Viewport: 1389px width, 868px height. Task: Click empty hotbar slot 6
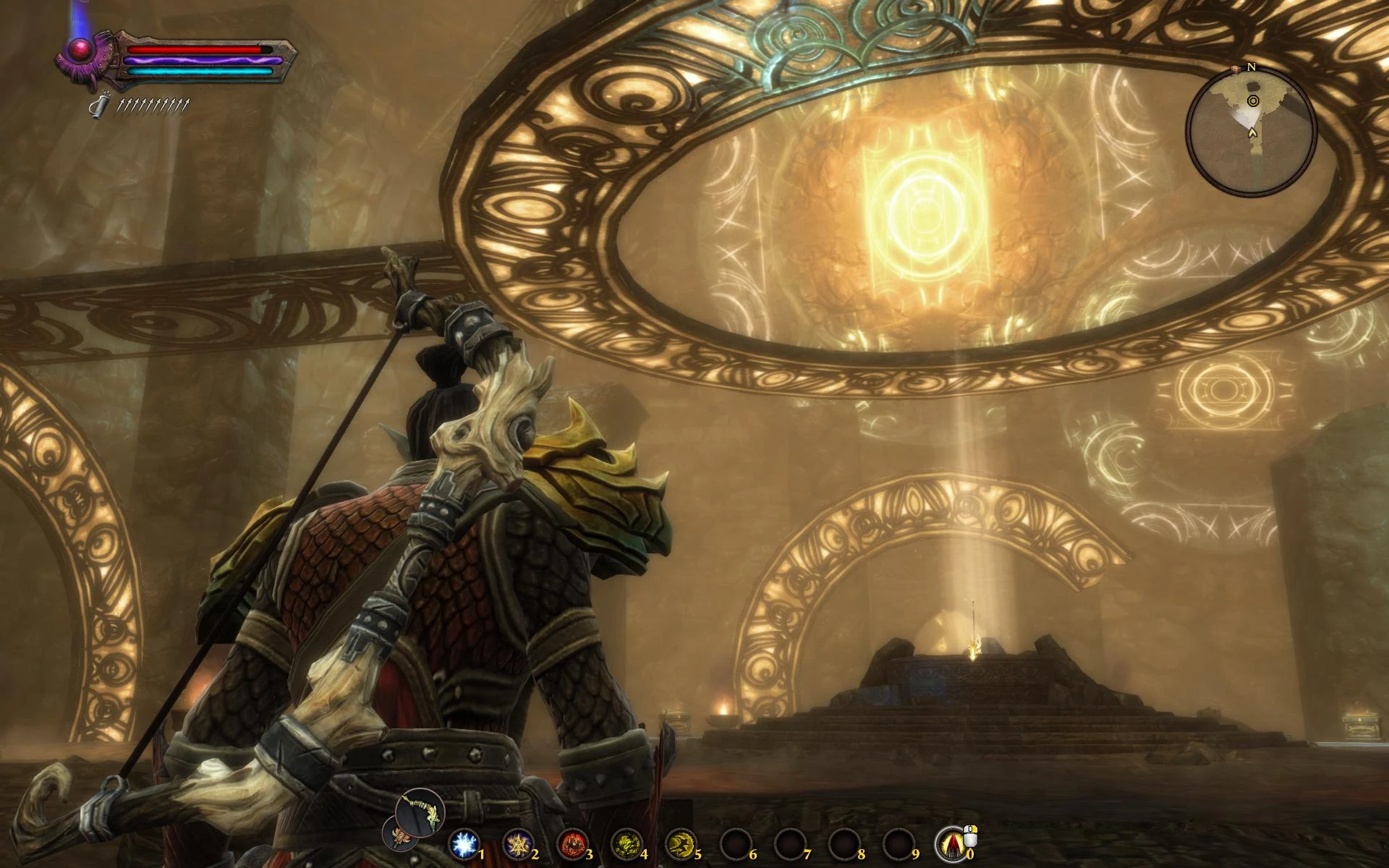(735, 844)
